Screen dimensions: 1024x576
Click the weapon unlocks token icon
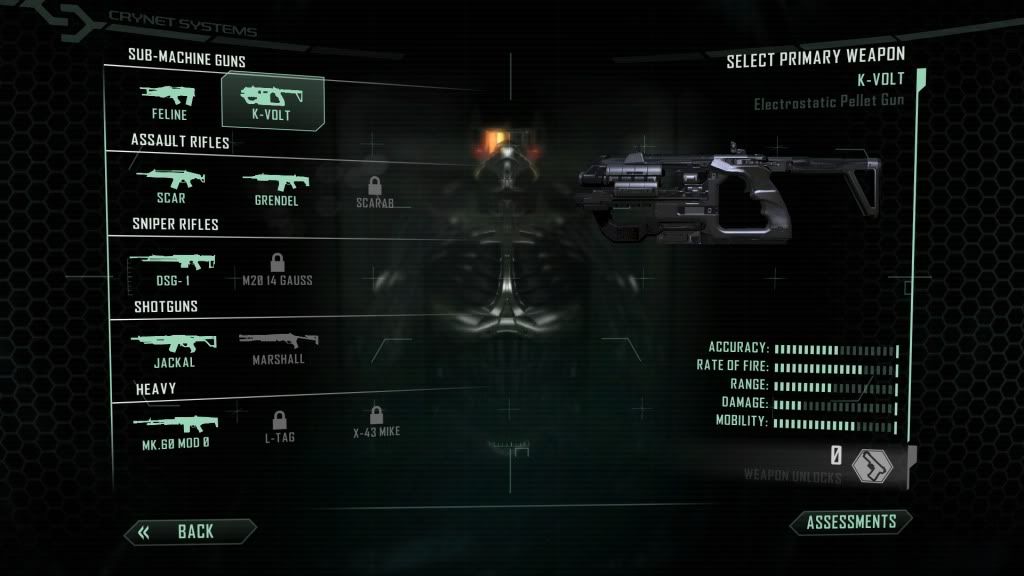(x=871, y=465)
